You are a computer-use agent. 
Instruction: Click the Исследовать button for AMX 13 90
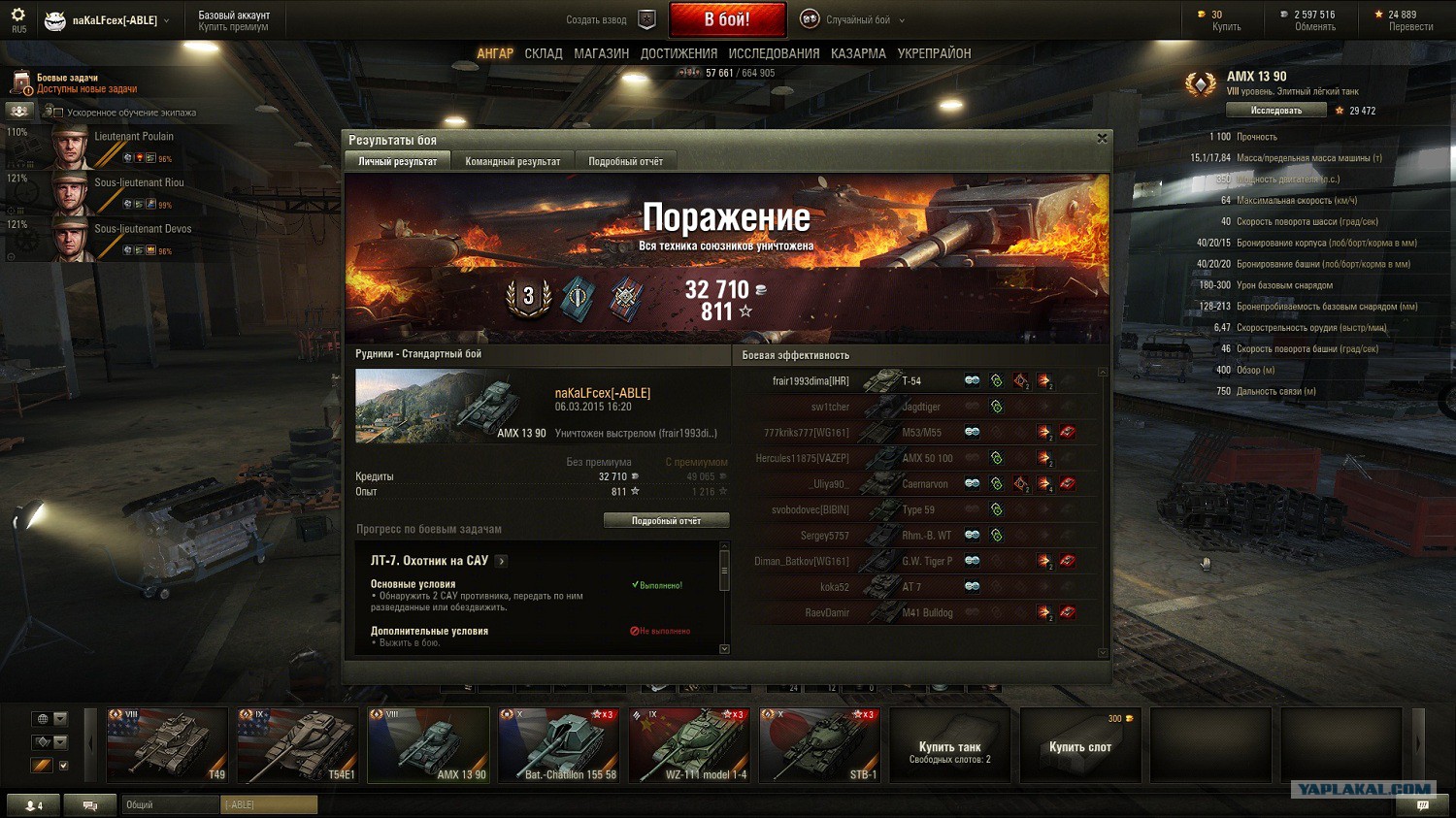pos(1275,111)
